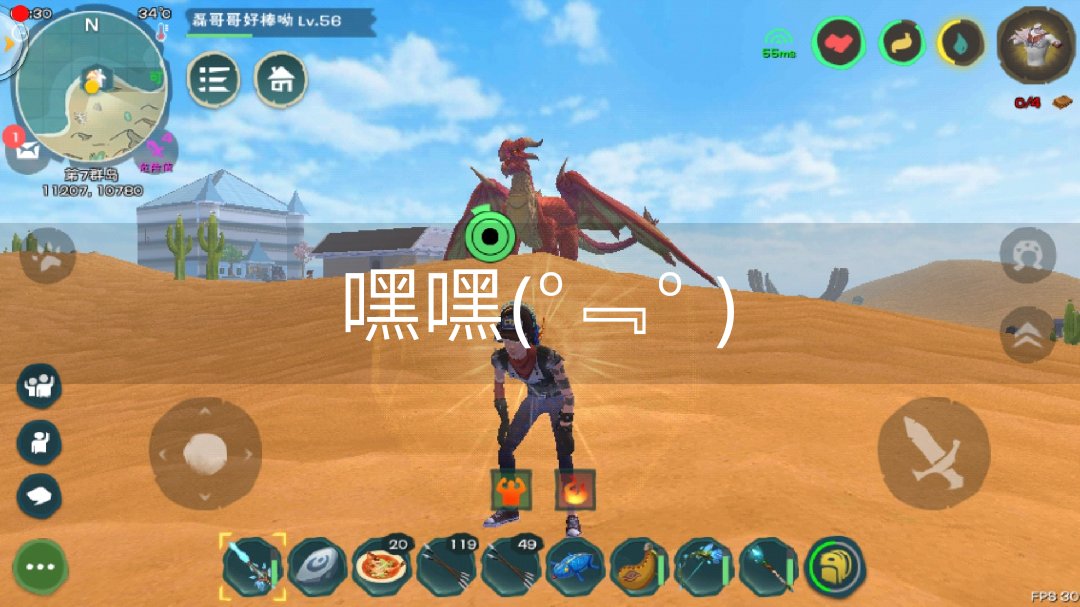Tap the paw print pet button
This screenshot has width=1080, height=607.
click(47, 256)
